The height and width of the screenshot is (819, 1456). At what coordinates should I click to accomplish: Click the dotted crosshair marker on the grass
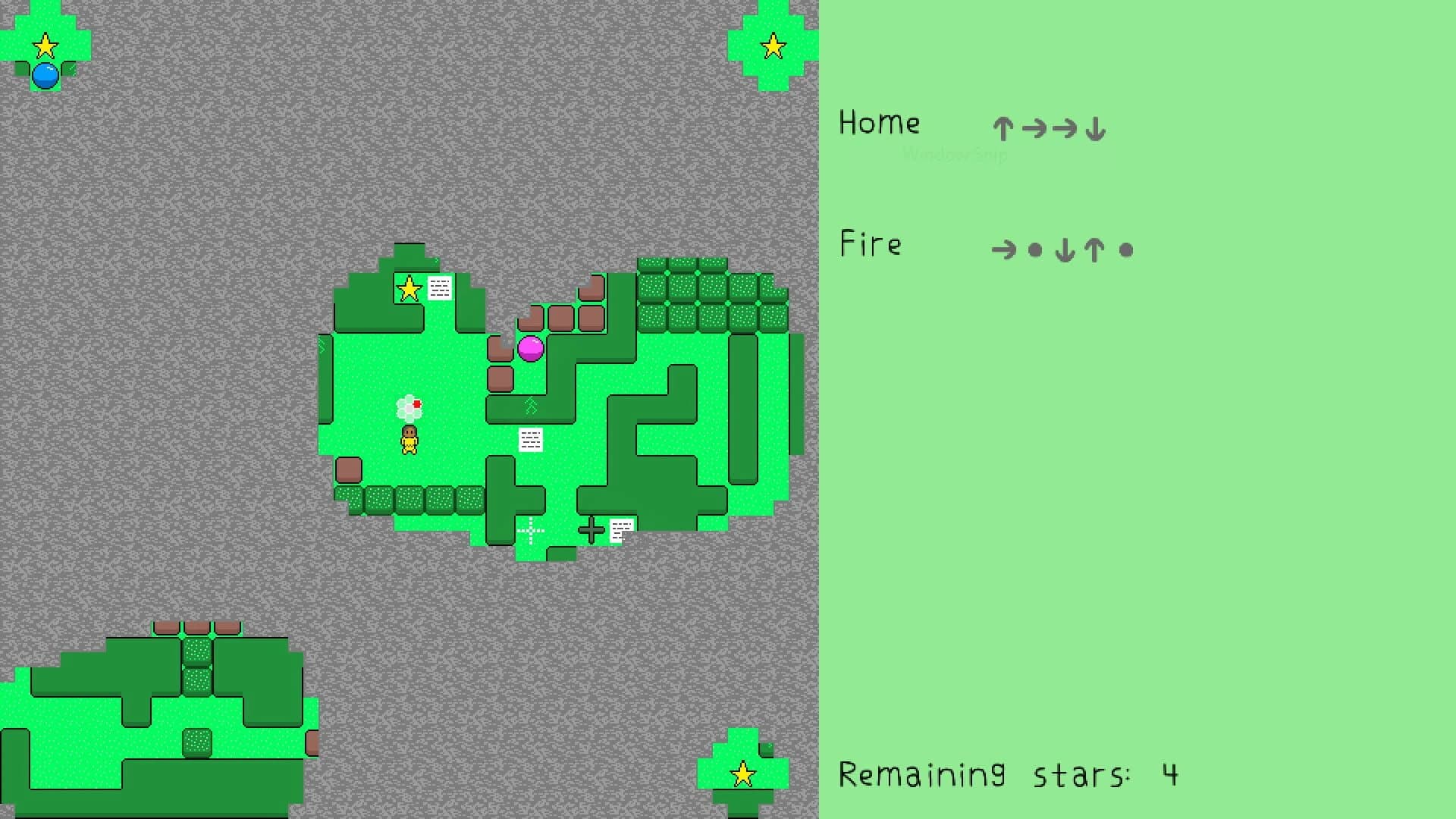coord(530,531)
